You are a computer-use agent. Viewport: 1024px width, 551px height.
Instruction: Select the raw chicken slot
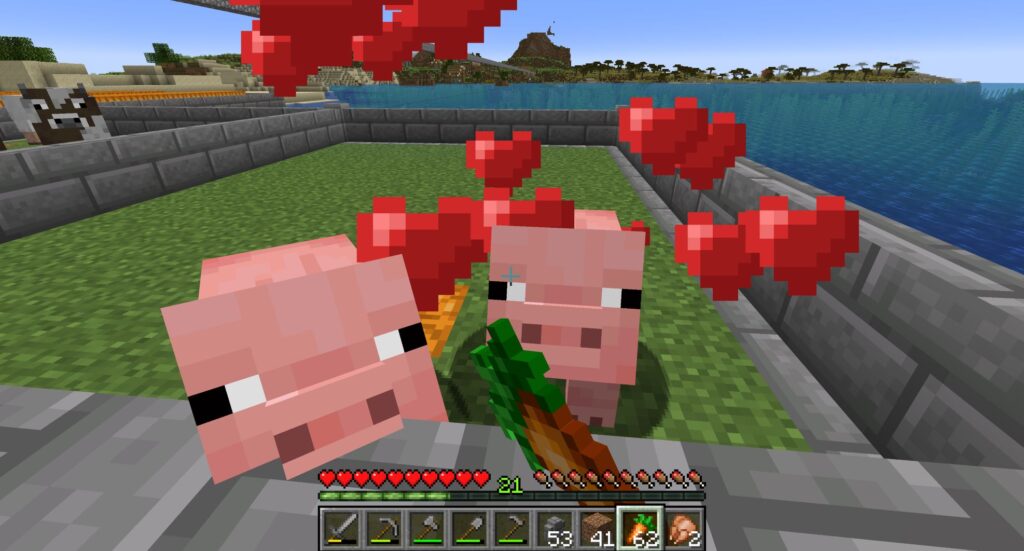[x=683, y=527]
